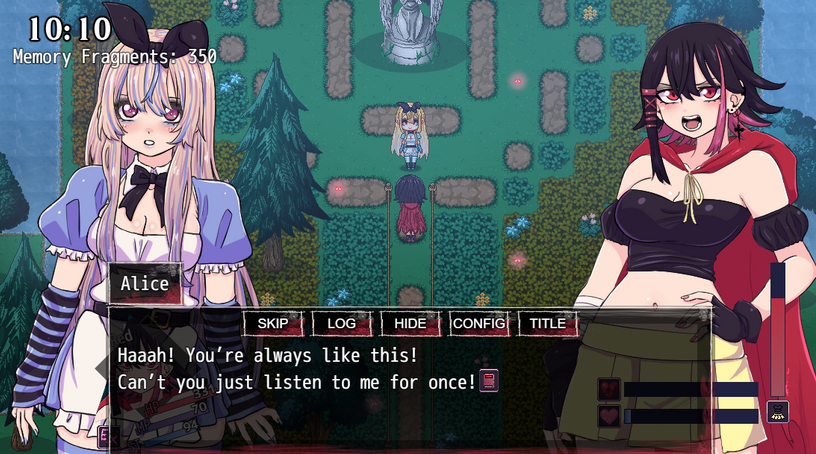The height and width of the screenshot is (454, 816).
Task: Skip the dialogue with SKIP button
Action: tap(273, 323)
